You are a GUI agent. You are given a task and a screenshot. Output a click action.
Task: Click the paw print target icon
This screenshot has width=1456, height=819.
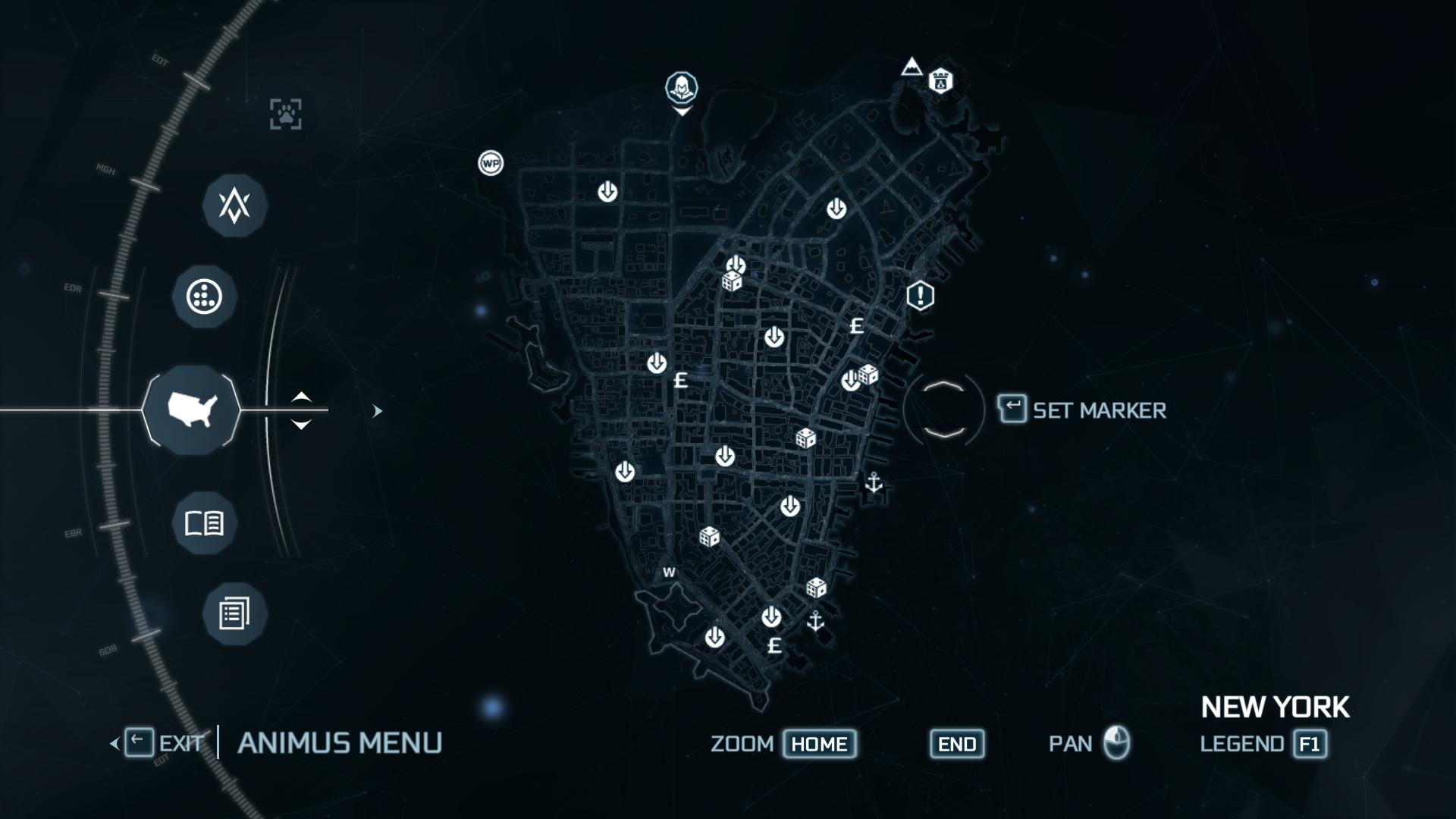click(x=286, y=115)
